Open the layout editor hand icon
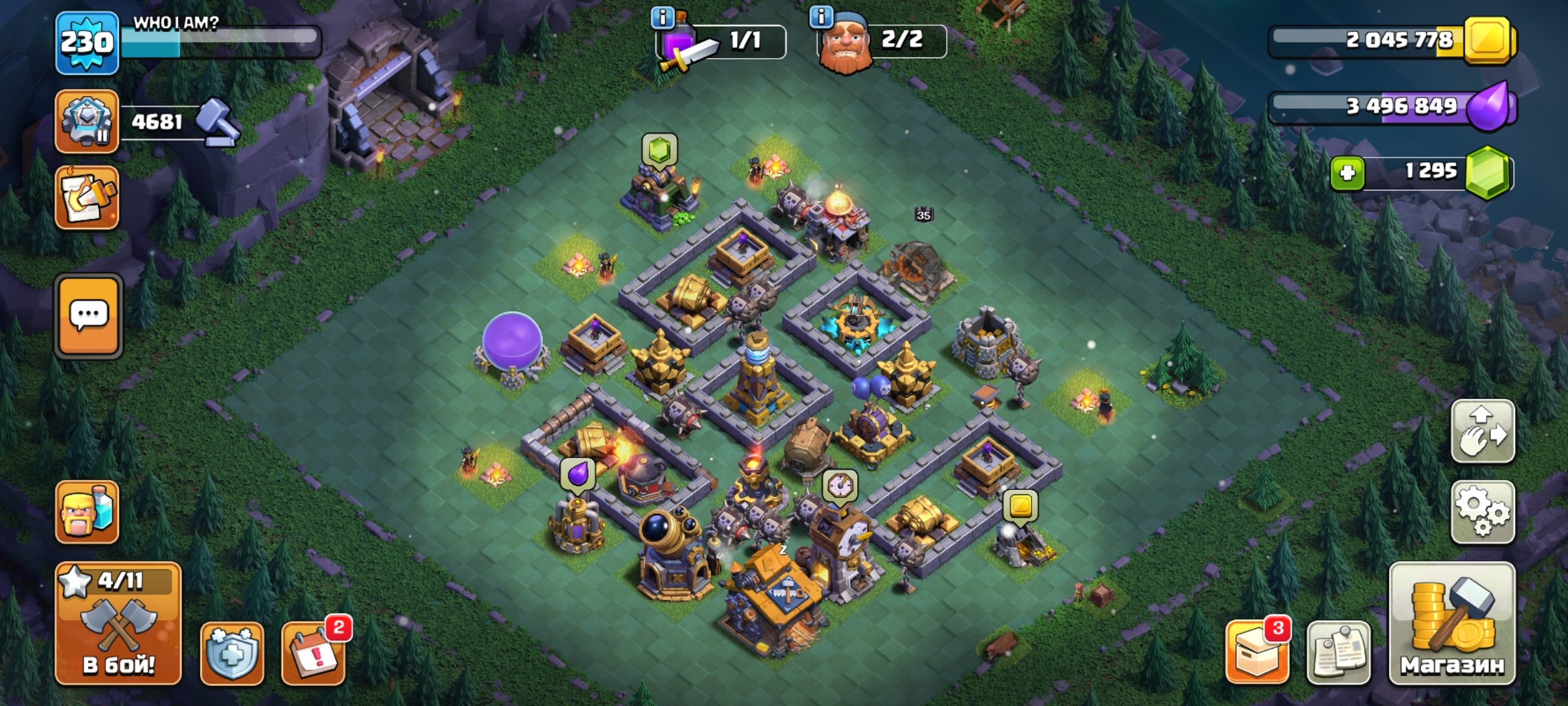Image resolution: width=1568 pixels, height=706 pixels. pos(1482,431)
